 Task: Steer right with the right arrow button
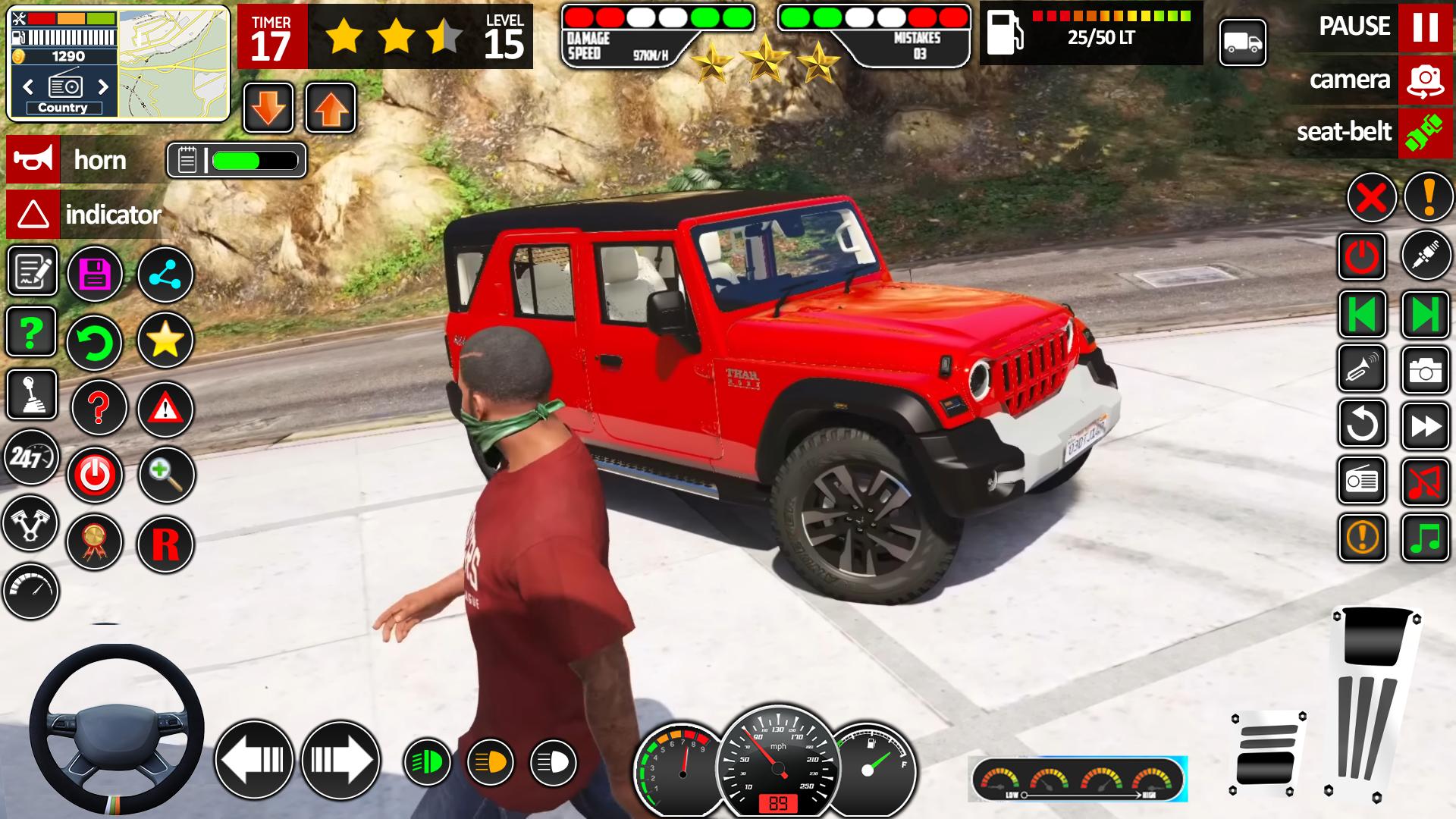[x=340, y=759]
